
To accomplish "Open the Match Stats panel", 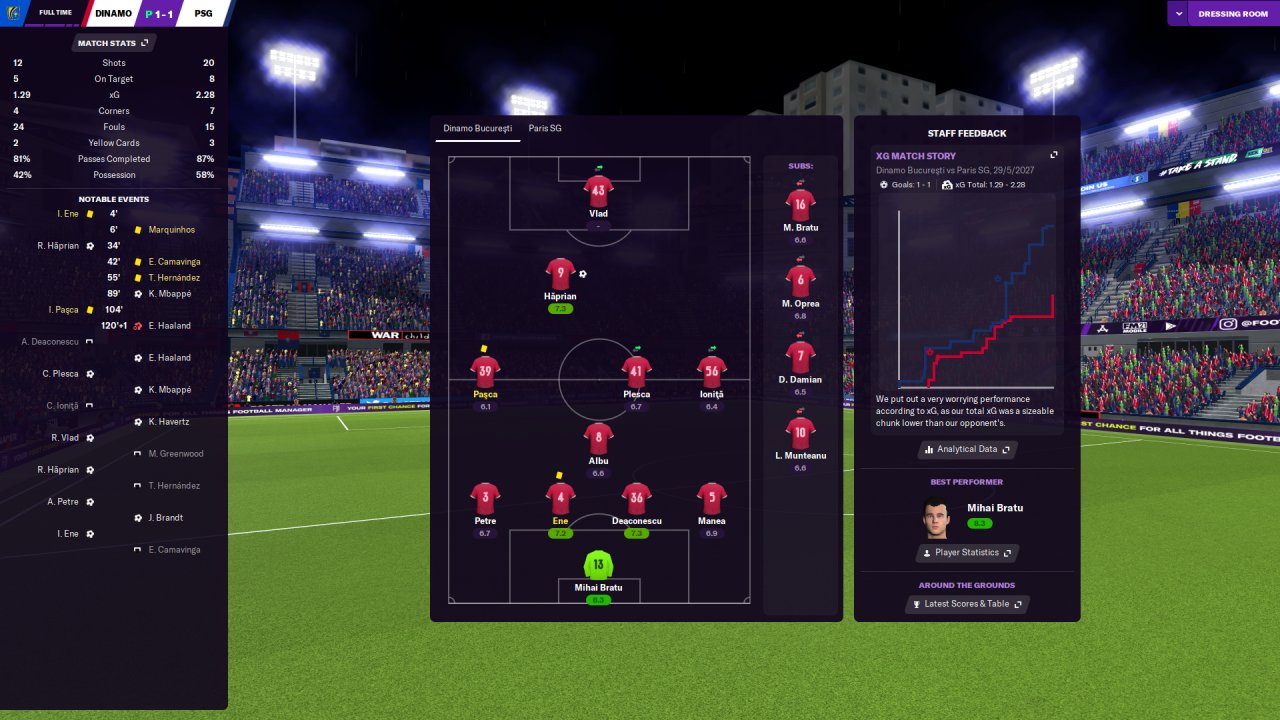I will [113, 43].
